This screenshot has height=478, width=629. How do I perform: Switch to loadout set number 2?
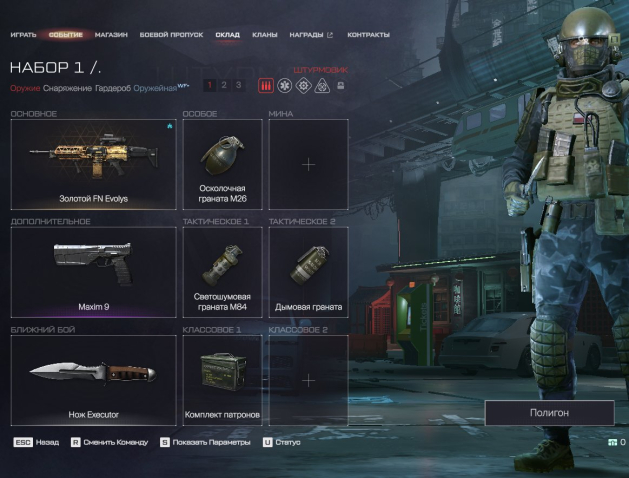pyautogui.click(x=224, y=85)
